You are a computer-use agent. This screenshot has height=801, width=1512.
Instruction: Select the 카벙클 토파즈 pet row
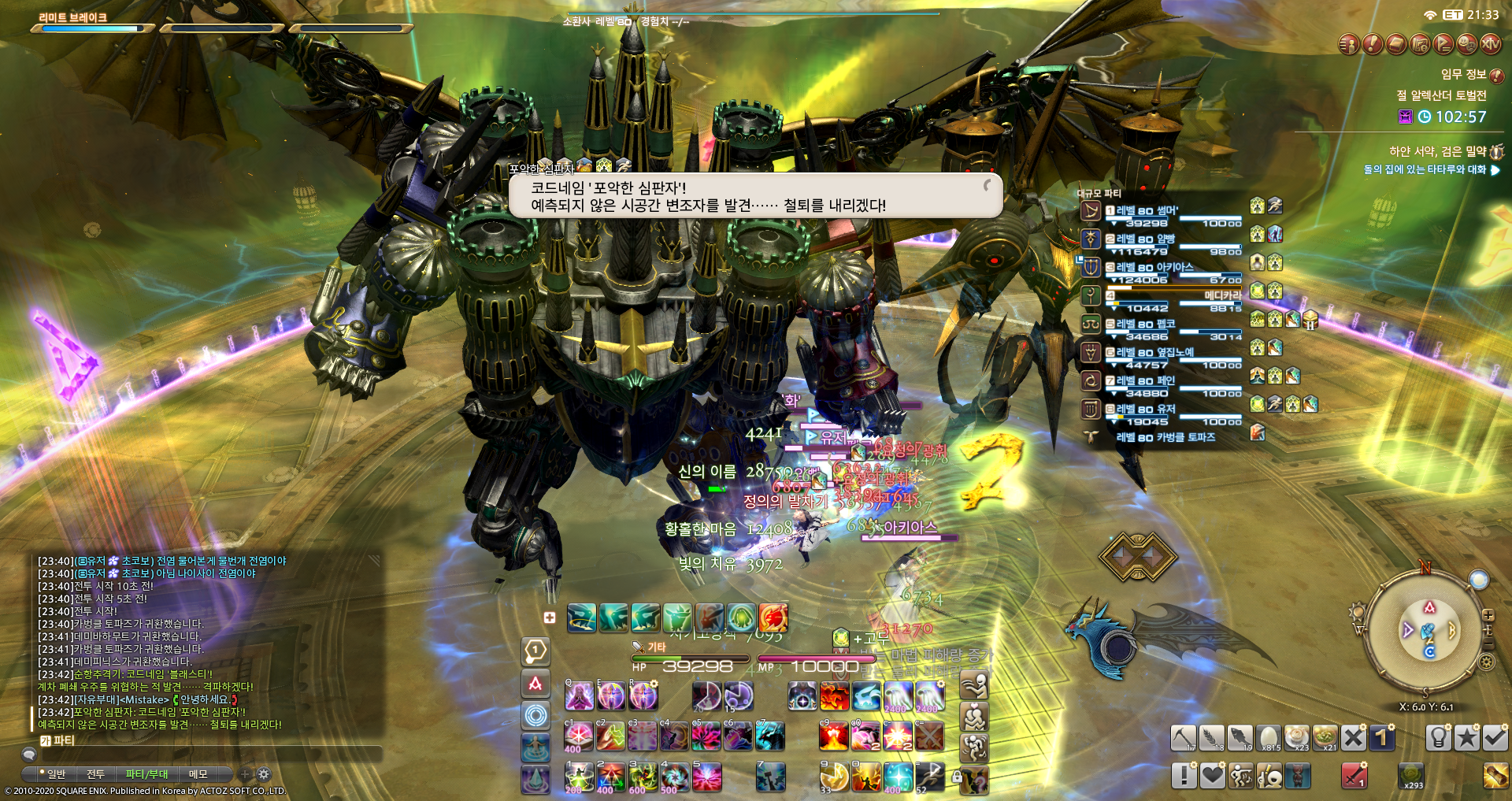pyautogui.click(x=1165, y=437)
